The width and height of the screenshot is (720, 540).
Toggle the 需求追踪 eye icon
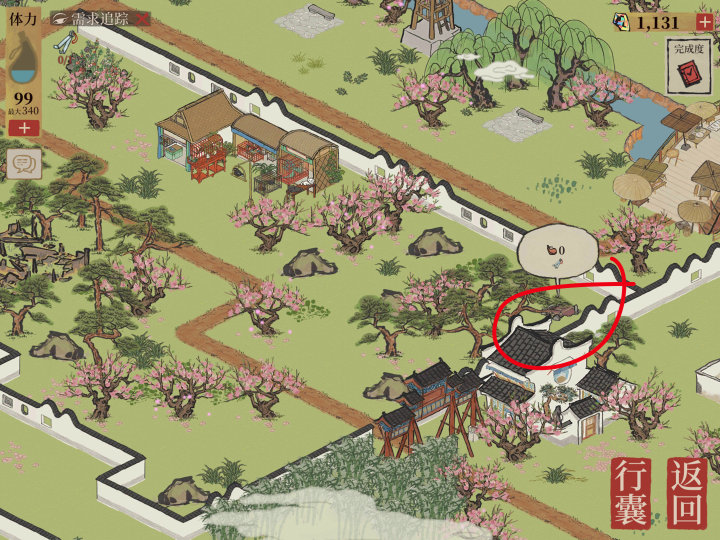[x=62, y=19]
